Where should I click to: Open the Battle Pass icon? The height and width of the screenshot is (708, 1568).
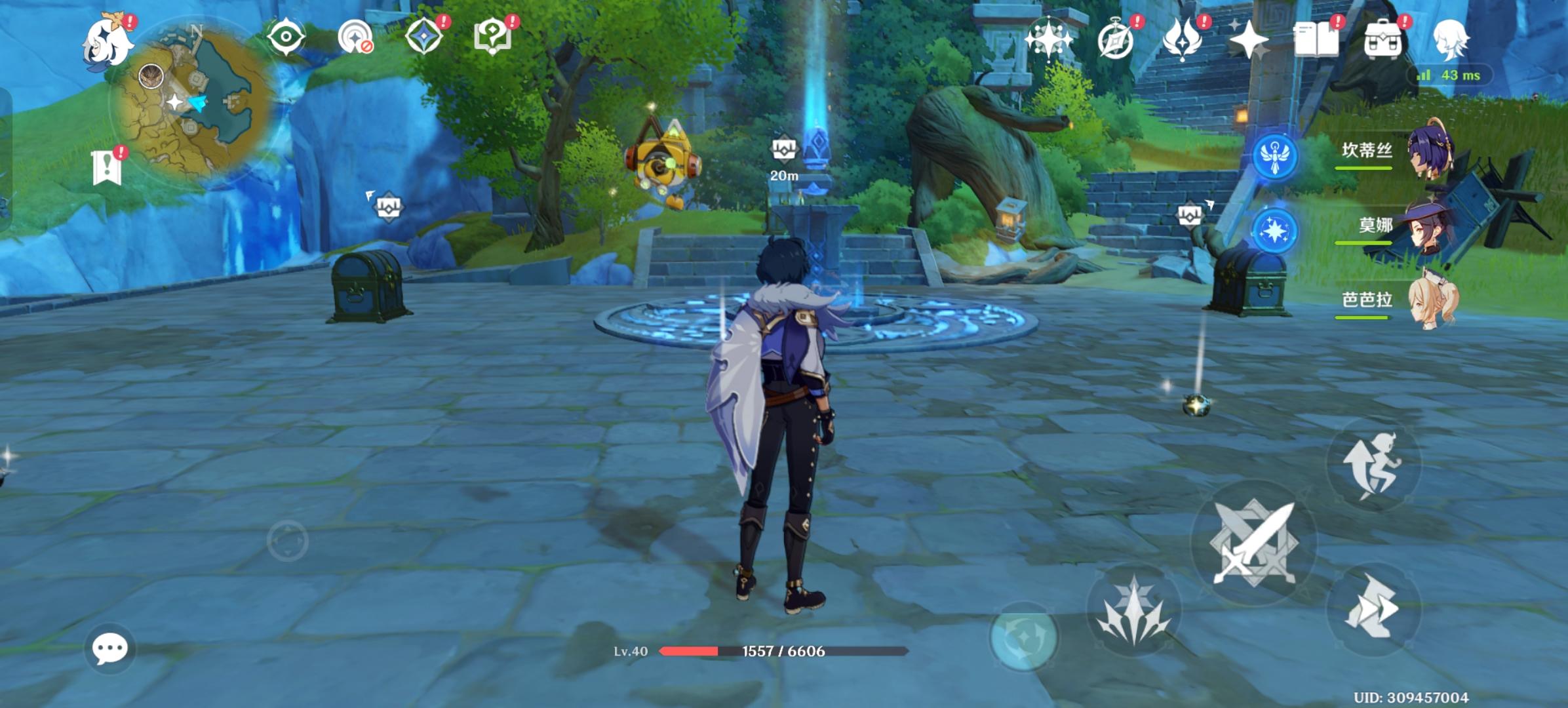pos(1181,41)
